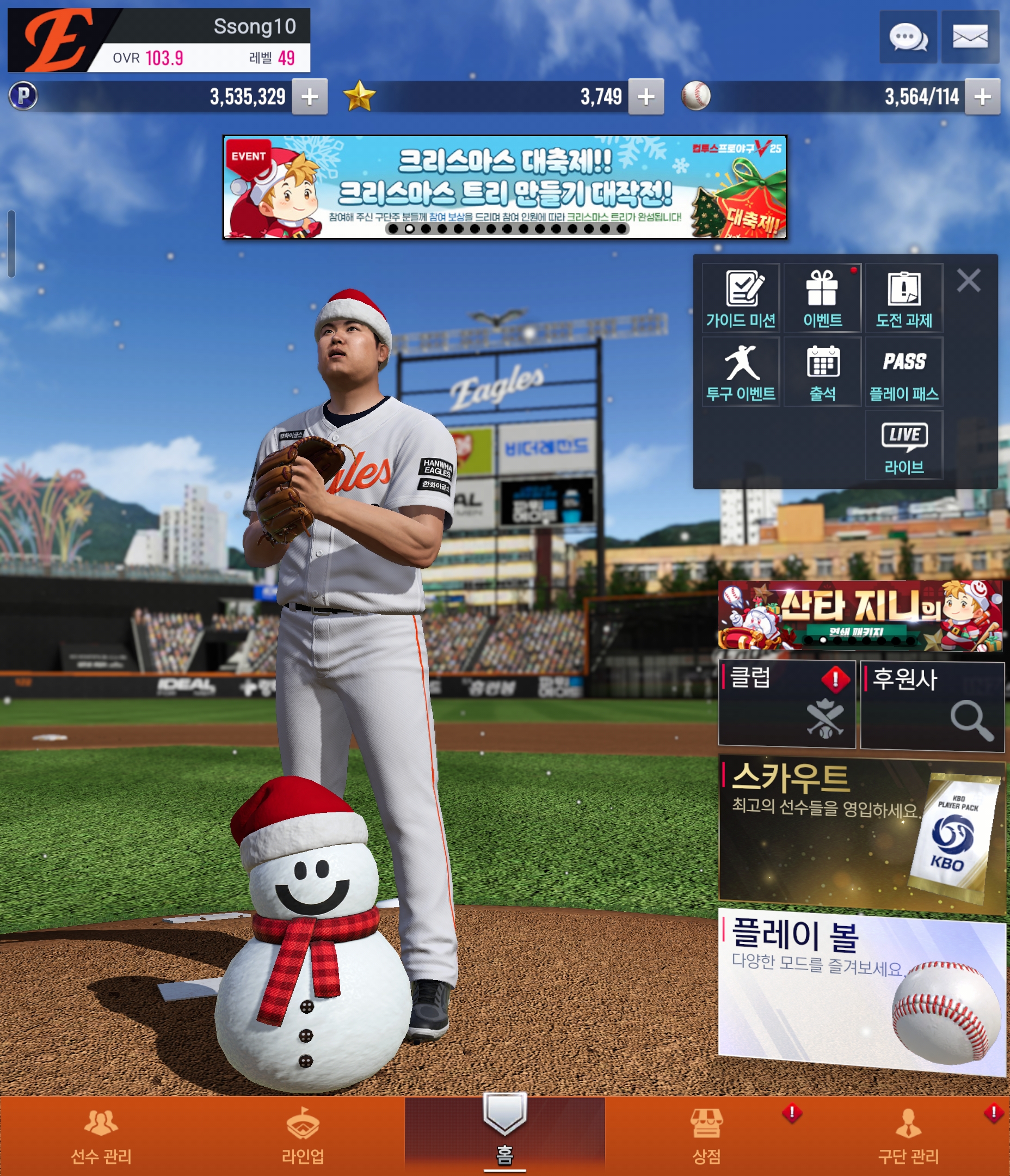Open the 후원사 sponsor menu
The image size is (1010, 1176).
coord(932,705)
